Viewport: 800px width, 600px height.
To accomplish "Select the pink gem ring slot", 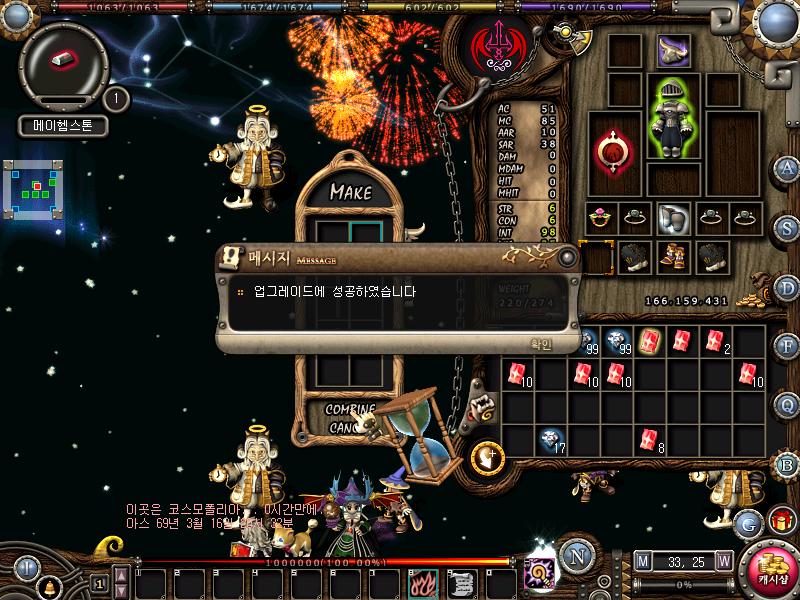I will point(600,215).
